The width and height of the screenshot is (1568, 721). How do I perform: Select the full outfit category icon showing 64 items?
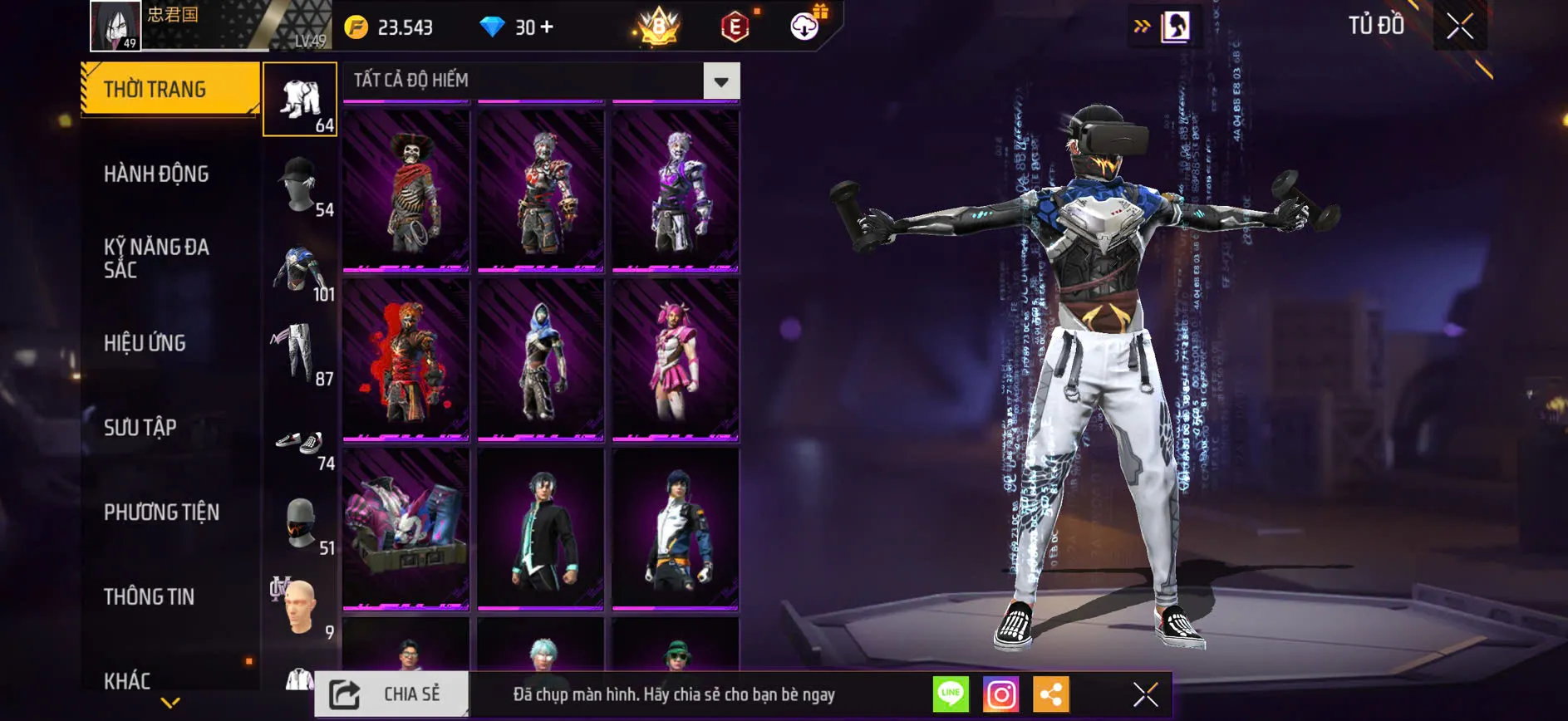[x=301, y=98]
